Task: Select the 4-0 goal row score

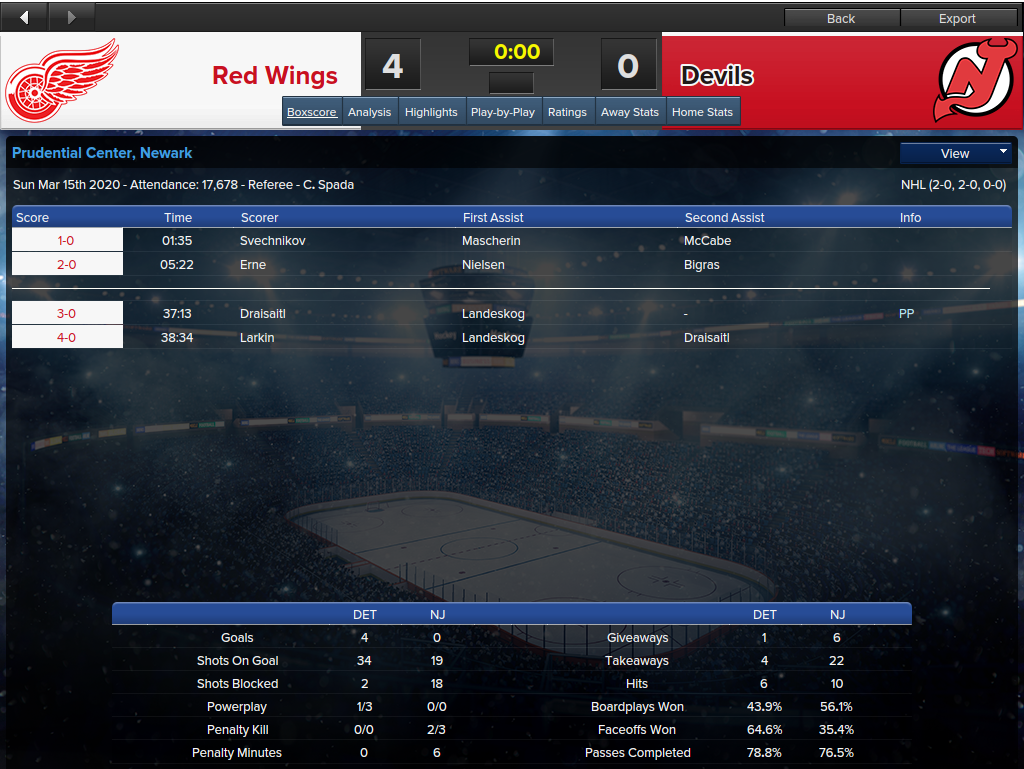Action: click(66, 338)
